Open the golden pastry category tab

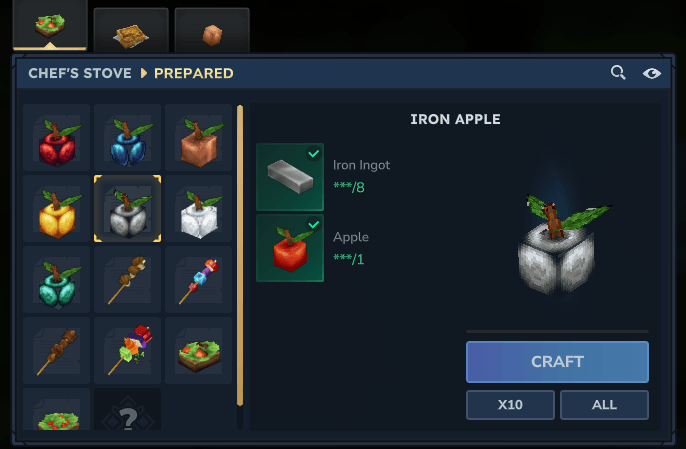point(130,32)
